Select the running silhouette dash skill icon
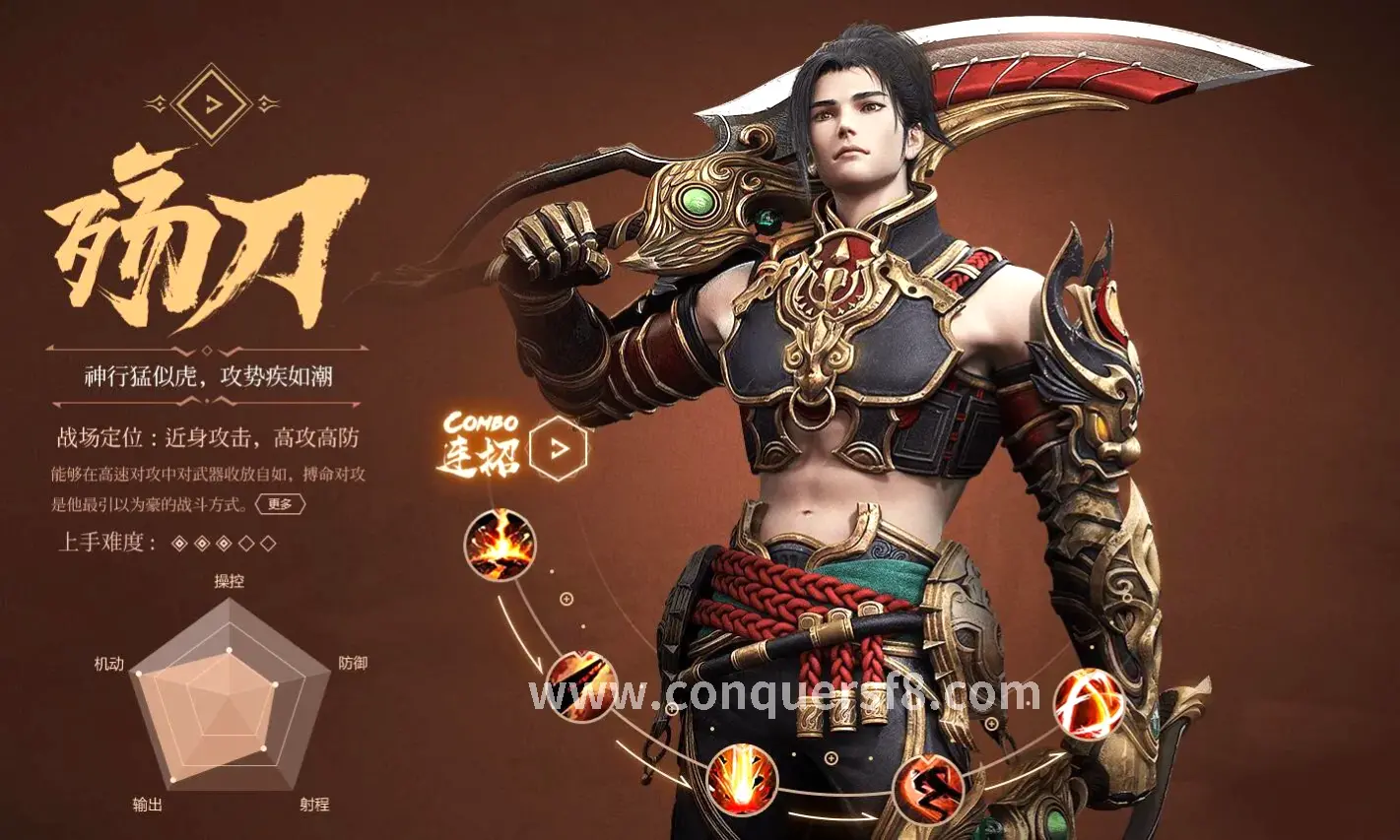1400x840 pixels. point(927,787)
